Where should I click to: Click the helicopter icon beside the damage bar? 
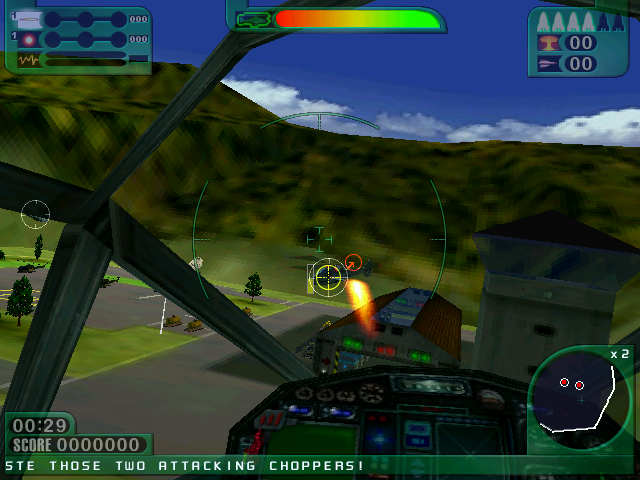coord(254,19)
